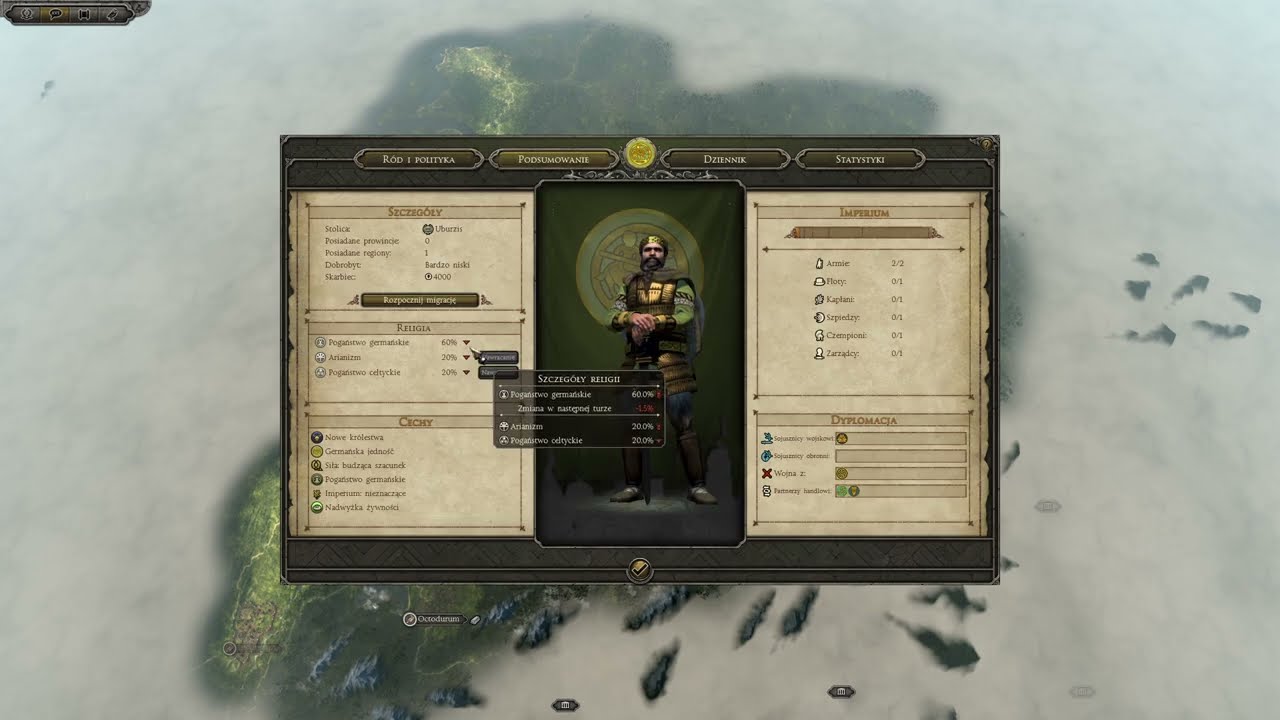Open the chat speech bubble toolbar icon
Image resolution: width=1280 pixels, height=720 pixels.
pos(55,14)
